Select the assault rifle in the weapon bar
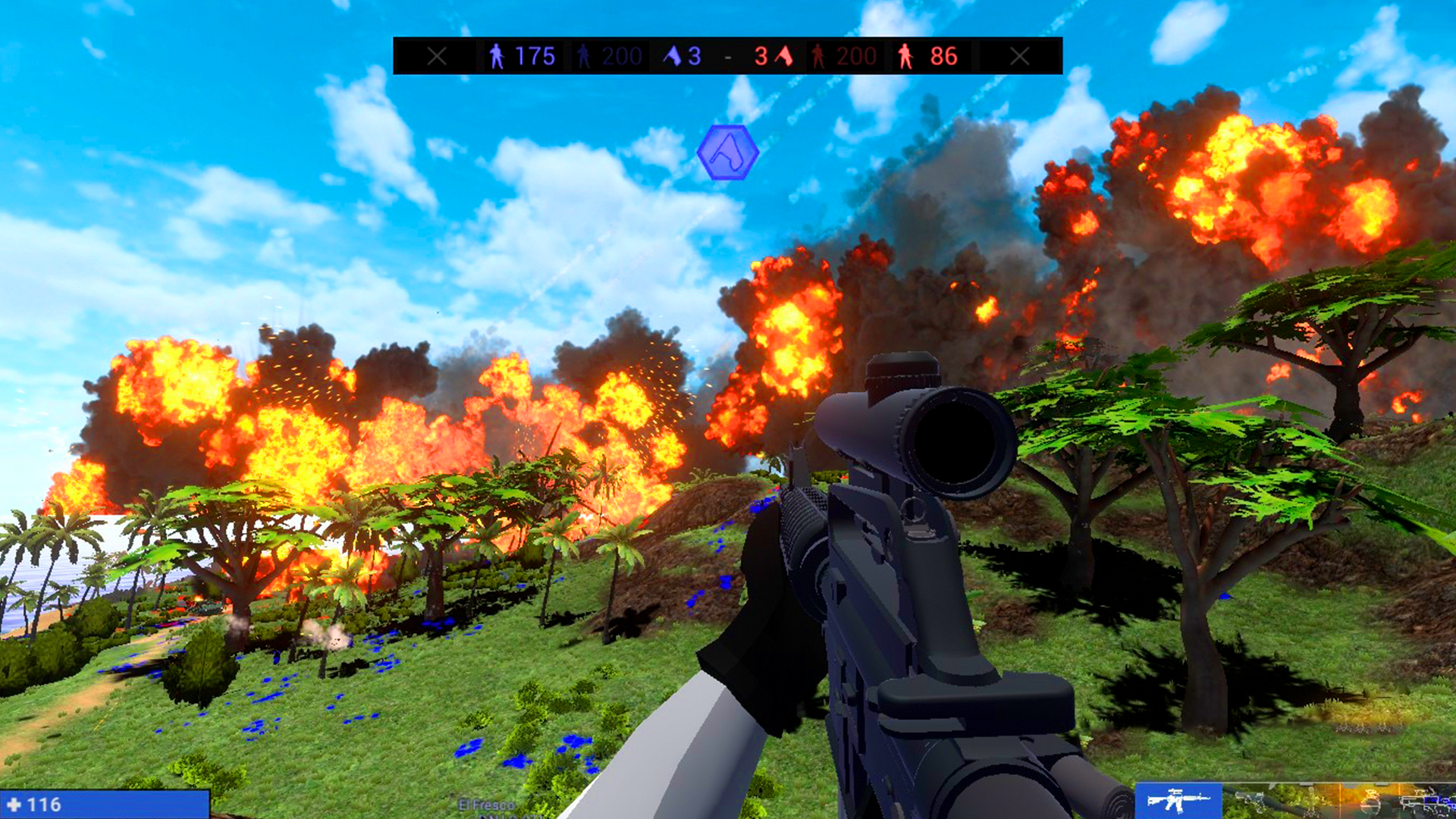The height and width of the screenshot is (819, 1456). [x=1179, y=802]
